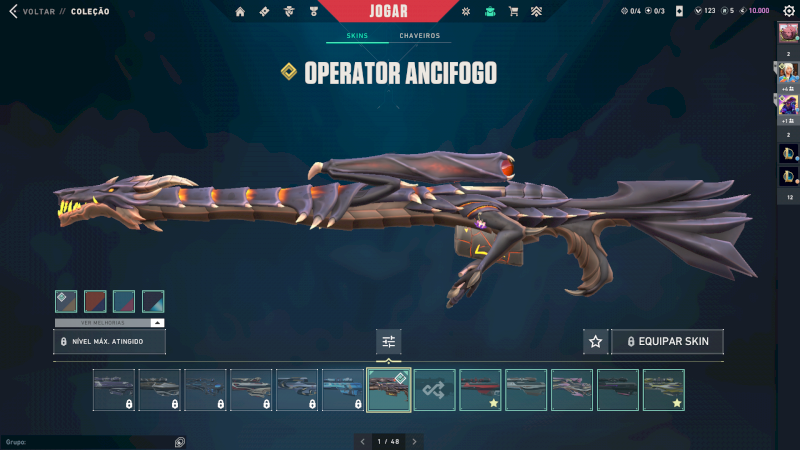
Task: Select the random shuffle skin tile
Action: click(435, 390)
